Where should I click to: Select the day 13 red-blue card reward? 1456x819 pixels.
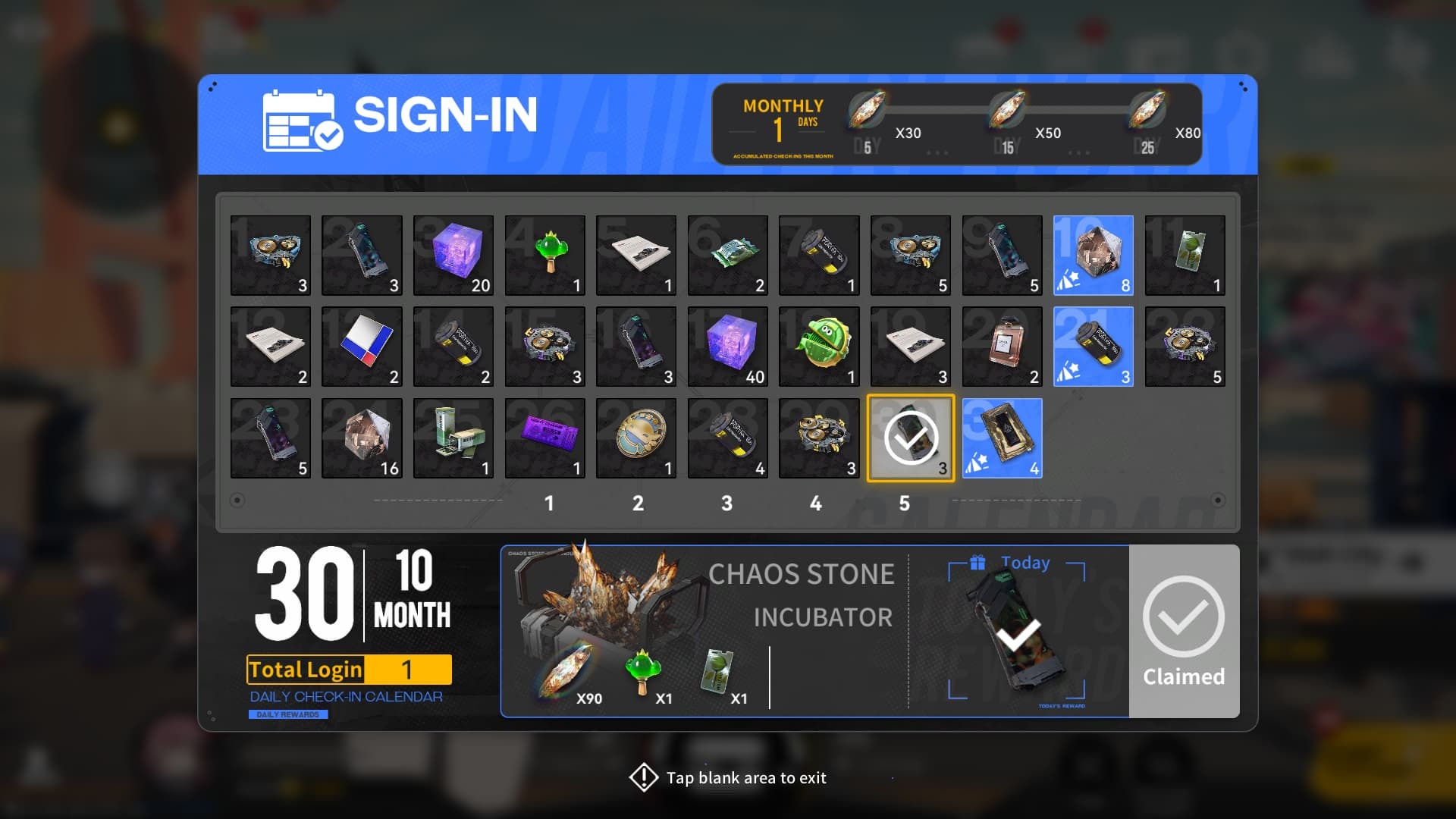point(362,347)
